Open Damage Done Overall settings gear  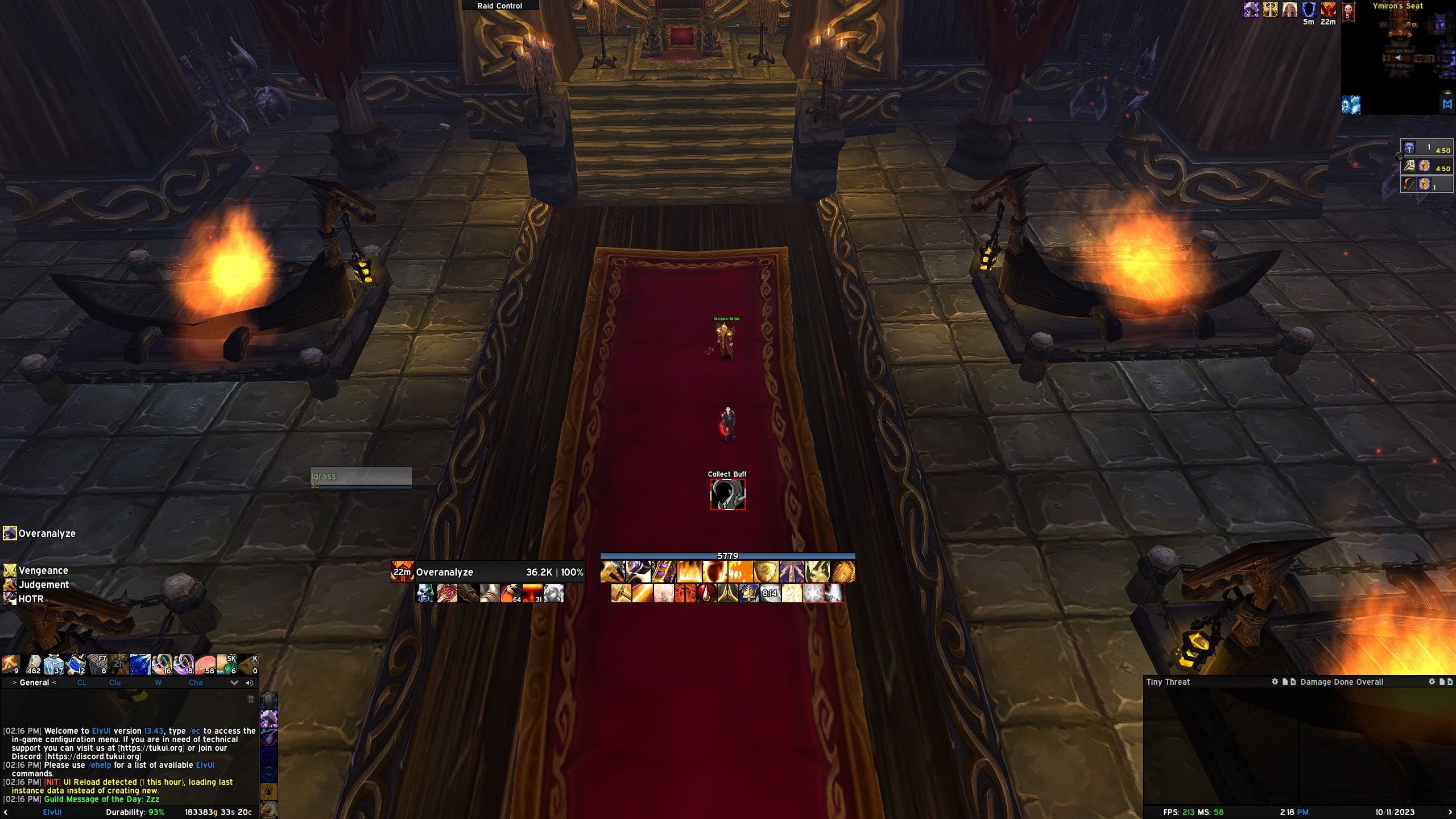[x=1432, y=681]
